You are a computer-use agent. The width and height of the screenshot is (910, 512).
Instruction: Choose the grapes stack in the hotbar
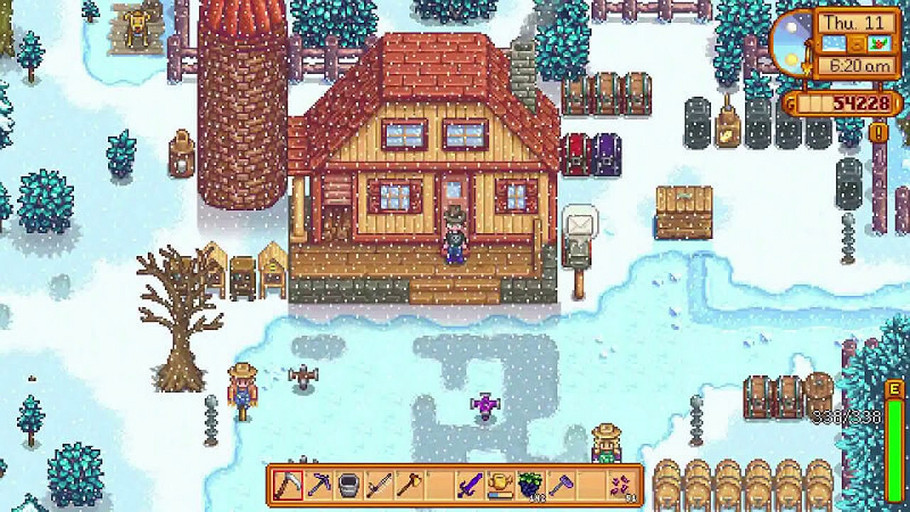tap(529, 485)
